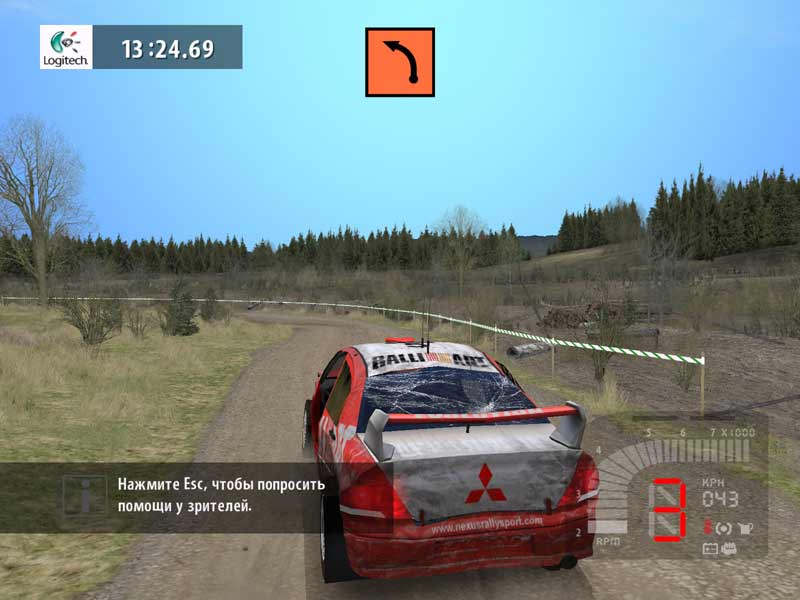The height and width of the screenshot is (600, 800).
Task: Click the brake warning indicator icon
Action: pos(723,528)
